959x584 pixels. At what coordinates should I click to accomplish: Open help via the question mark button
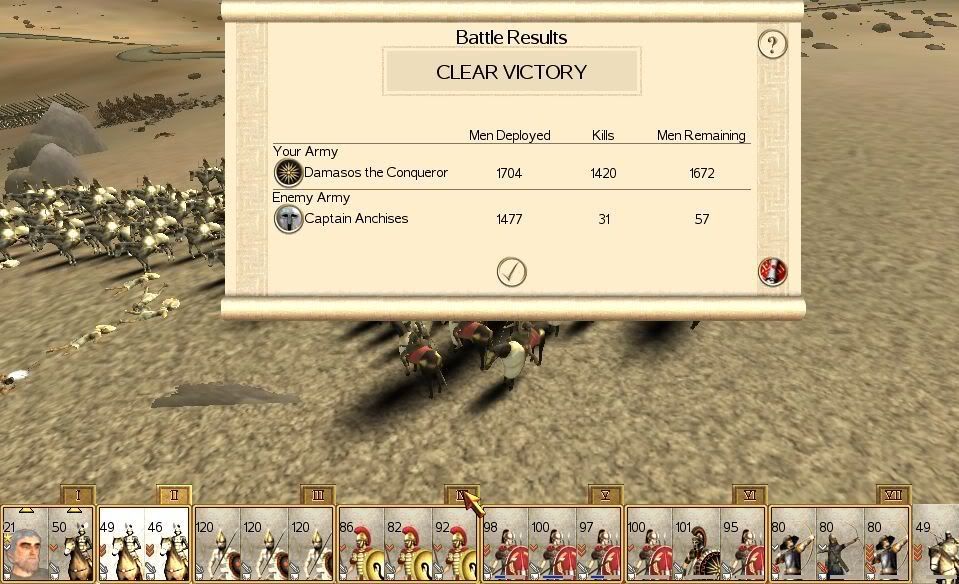[772, 44]
